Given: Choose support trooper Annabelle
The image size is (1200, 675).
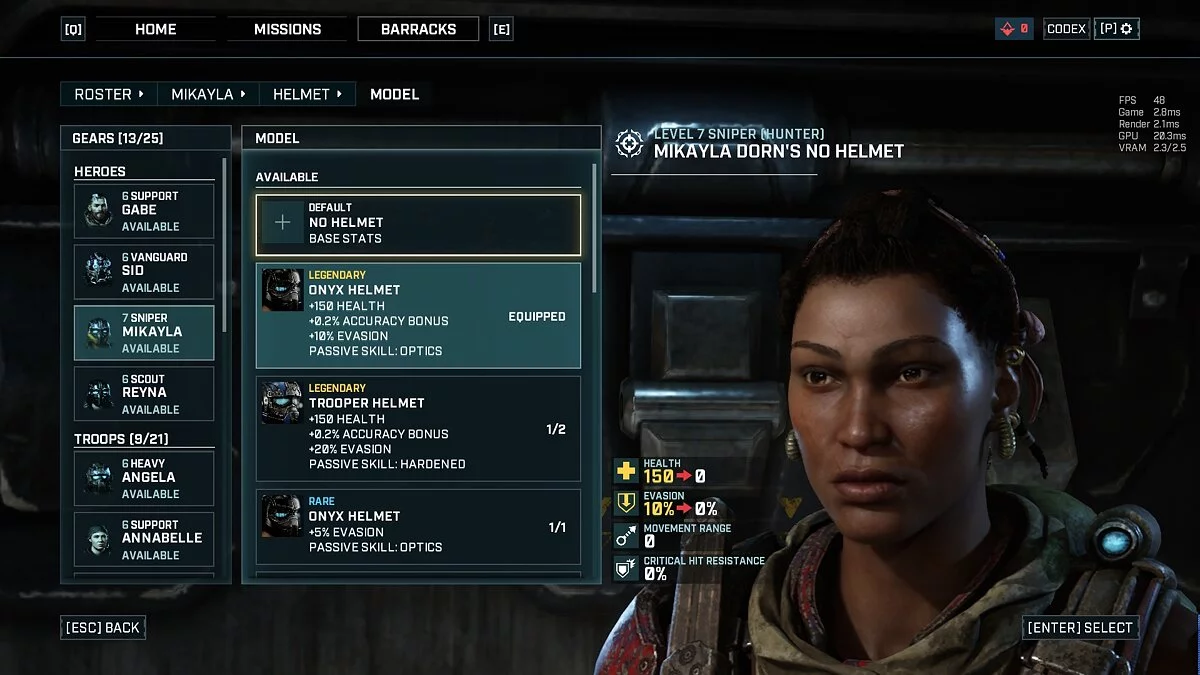Looking at the screenshot, I should pyautogui.click(x=144, y=539).
